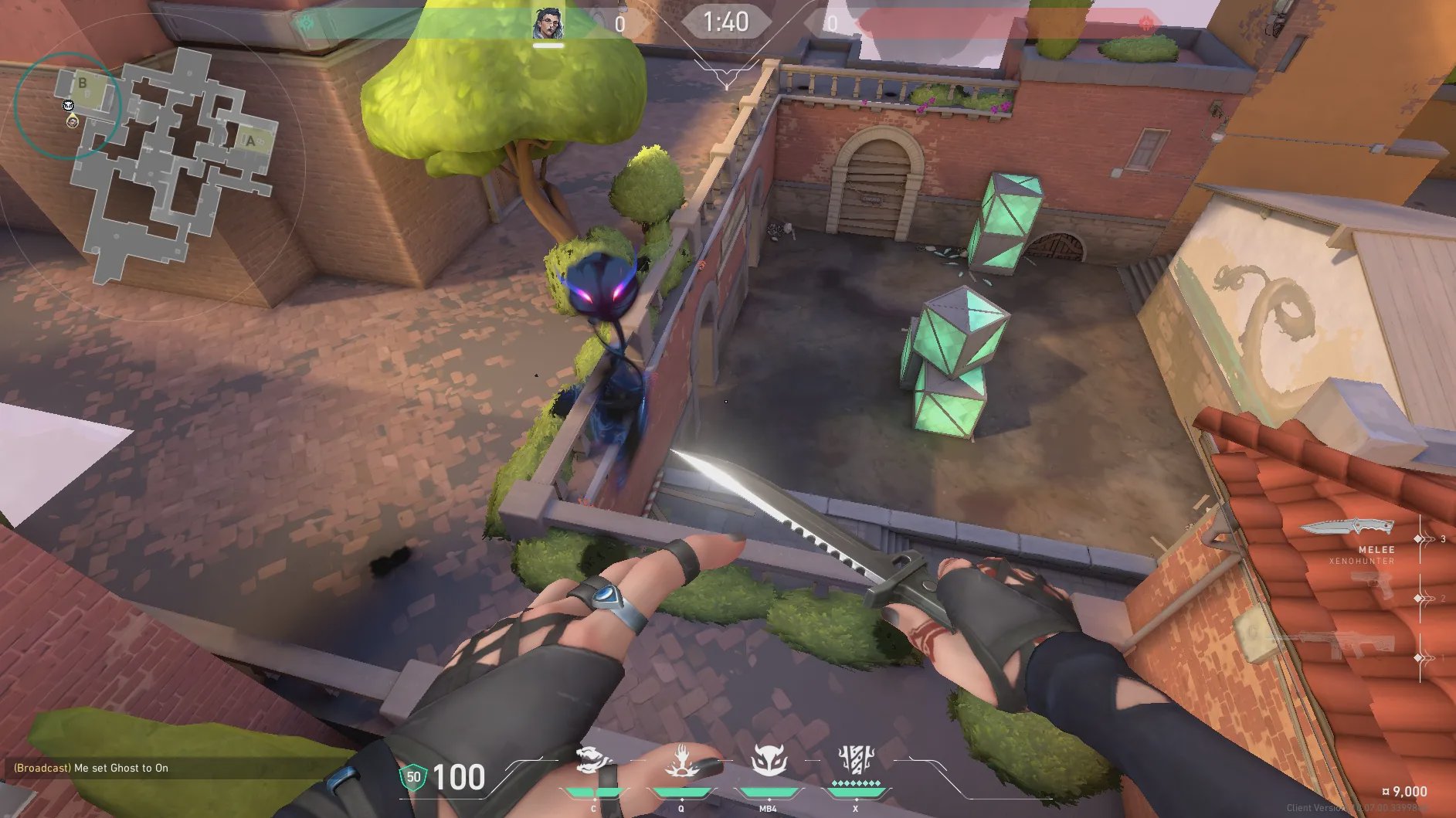
Task: Click the Broadcast chat message line
Action: [x=91, y=768]
